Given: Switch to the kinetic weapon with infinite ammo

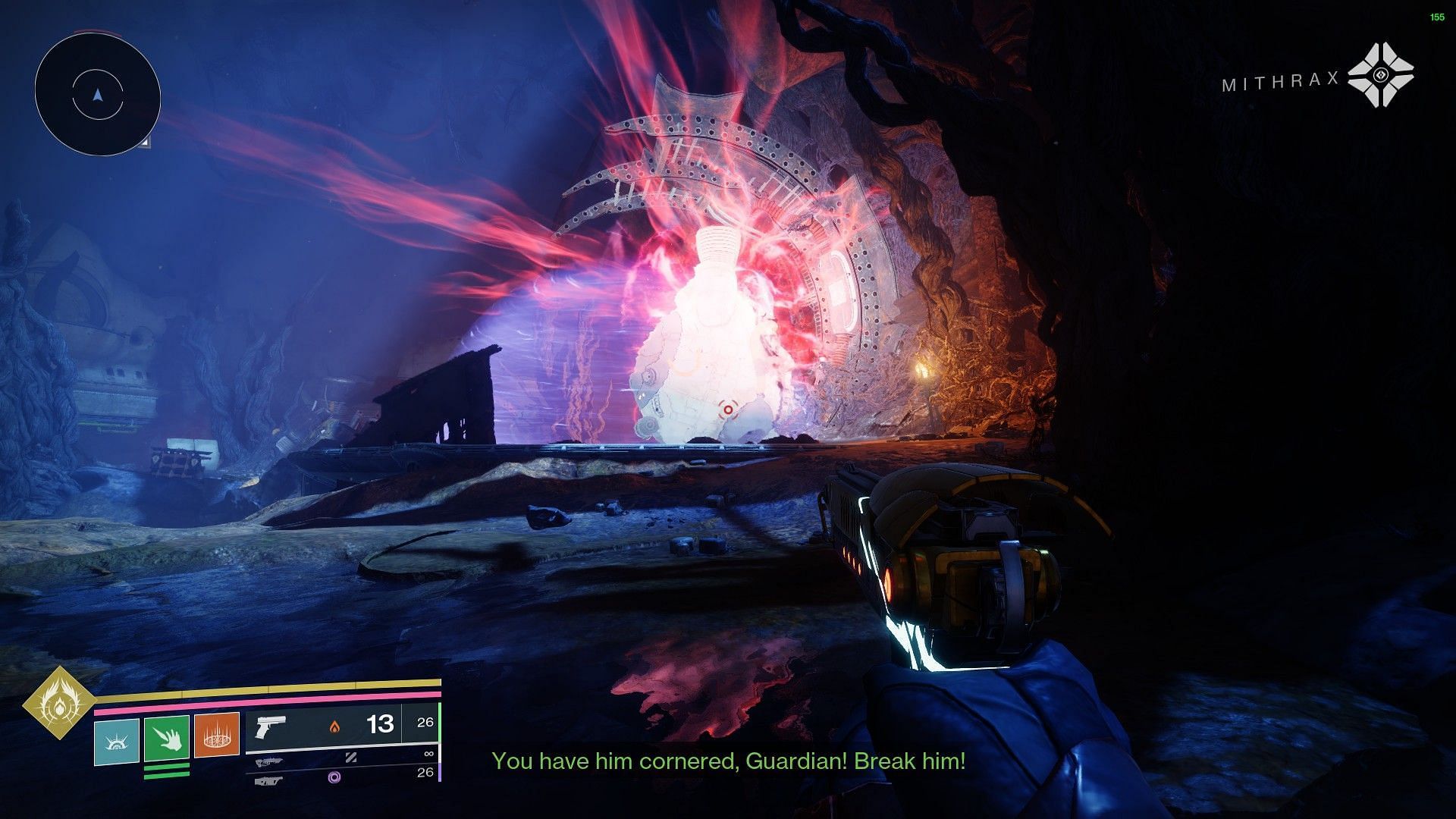Looking at the screenshot, I should tap(341, 758).
